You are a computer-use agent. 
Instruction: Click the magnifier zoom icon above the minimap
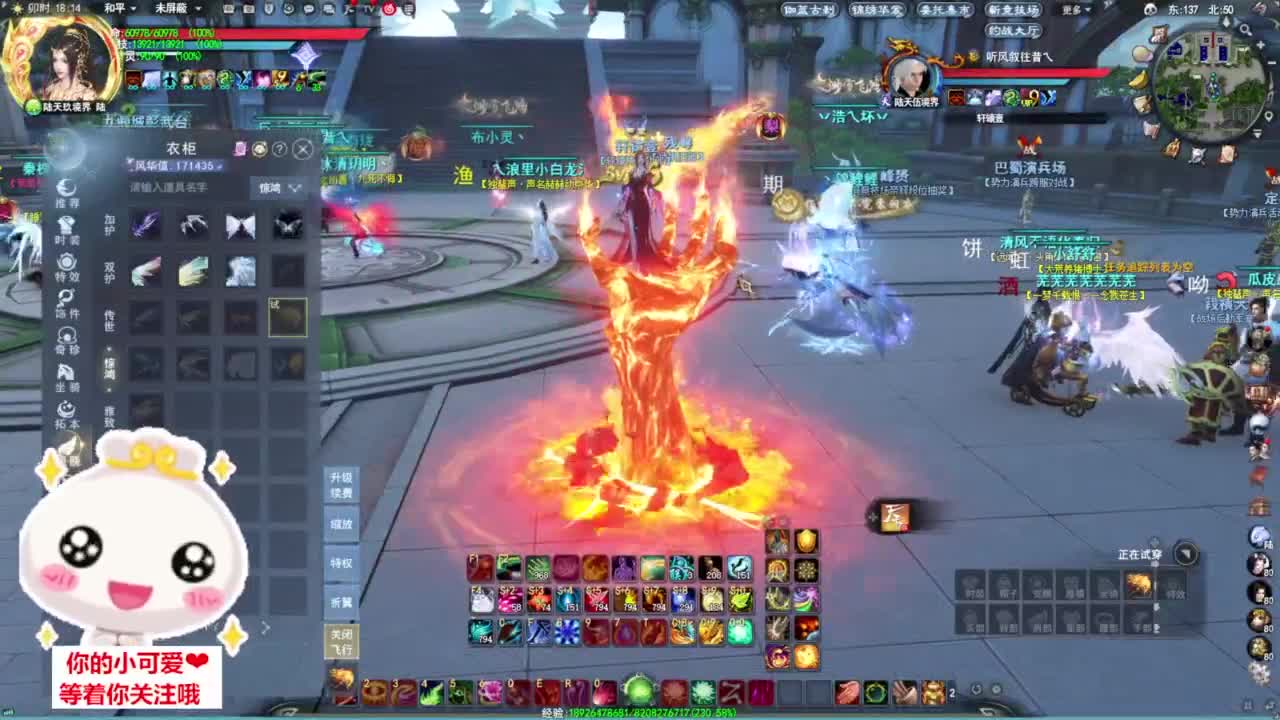coord(1246,28)
